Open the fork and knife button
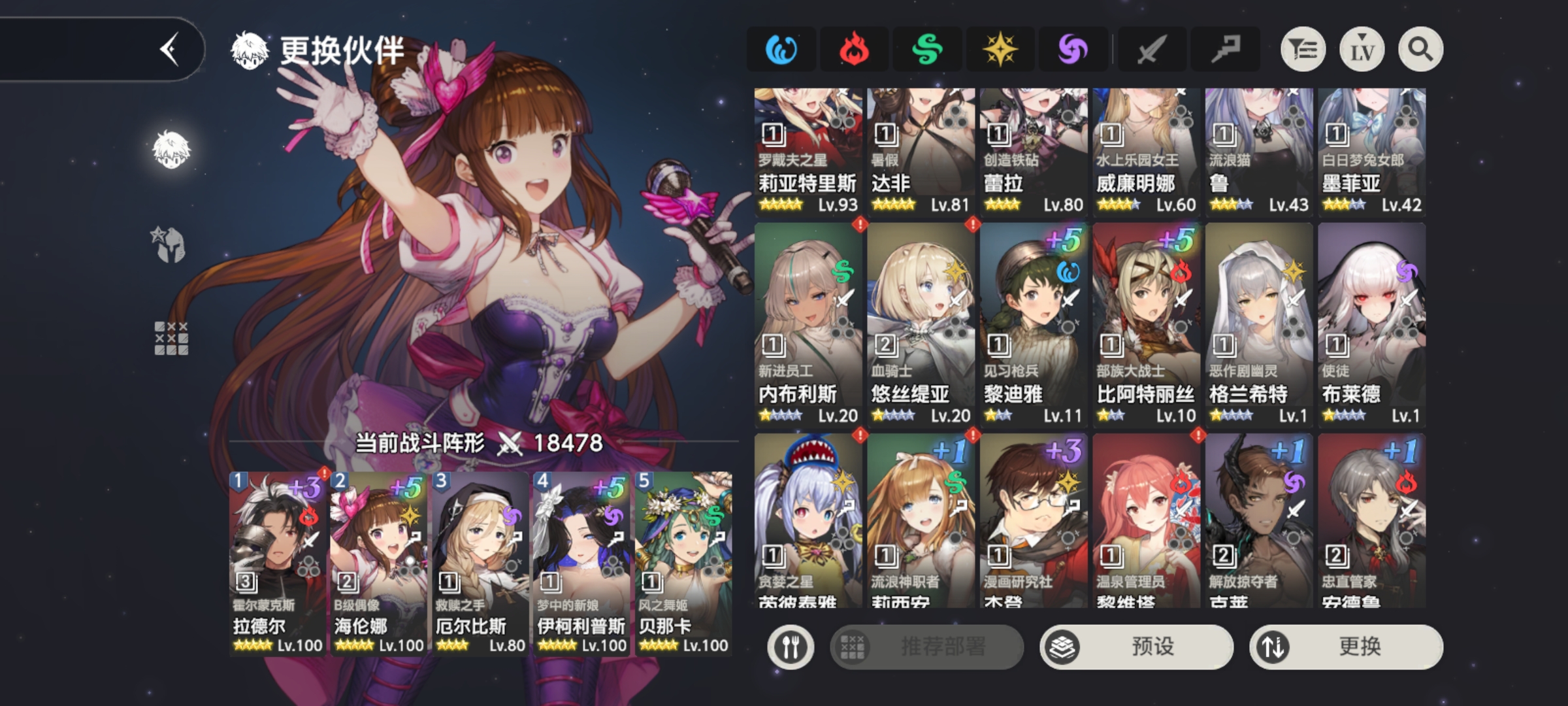This screenshot has width=1568, height=706. coord(791,647)
